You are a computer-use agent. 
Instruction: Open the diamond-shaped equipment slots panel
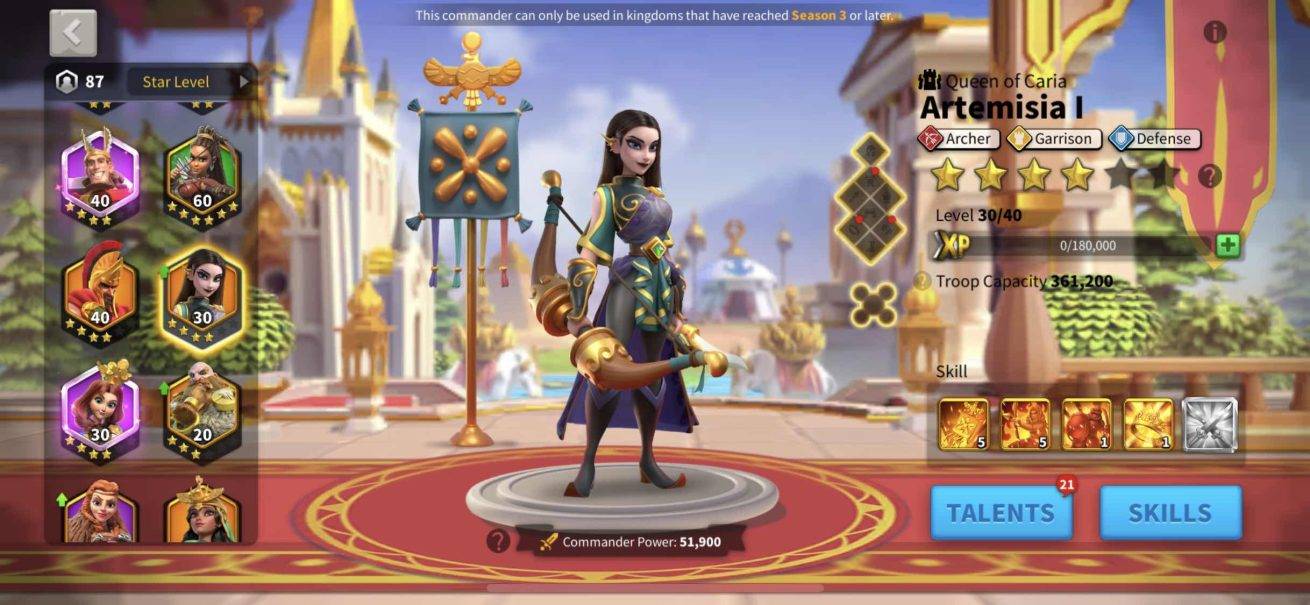[871, 200]
